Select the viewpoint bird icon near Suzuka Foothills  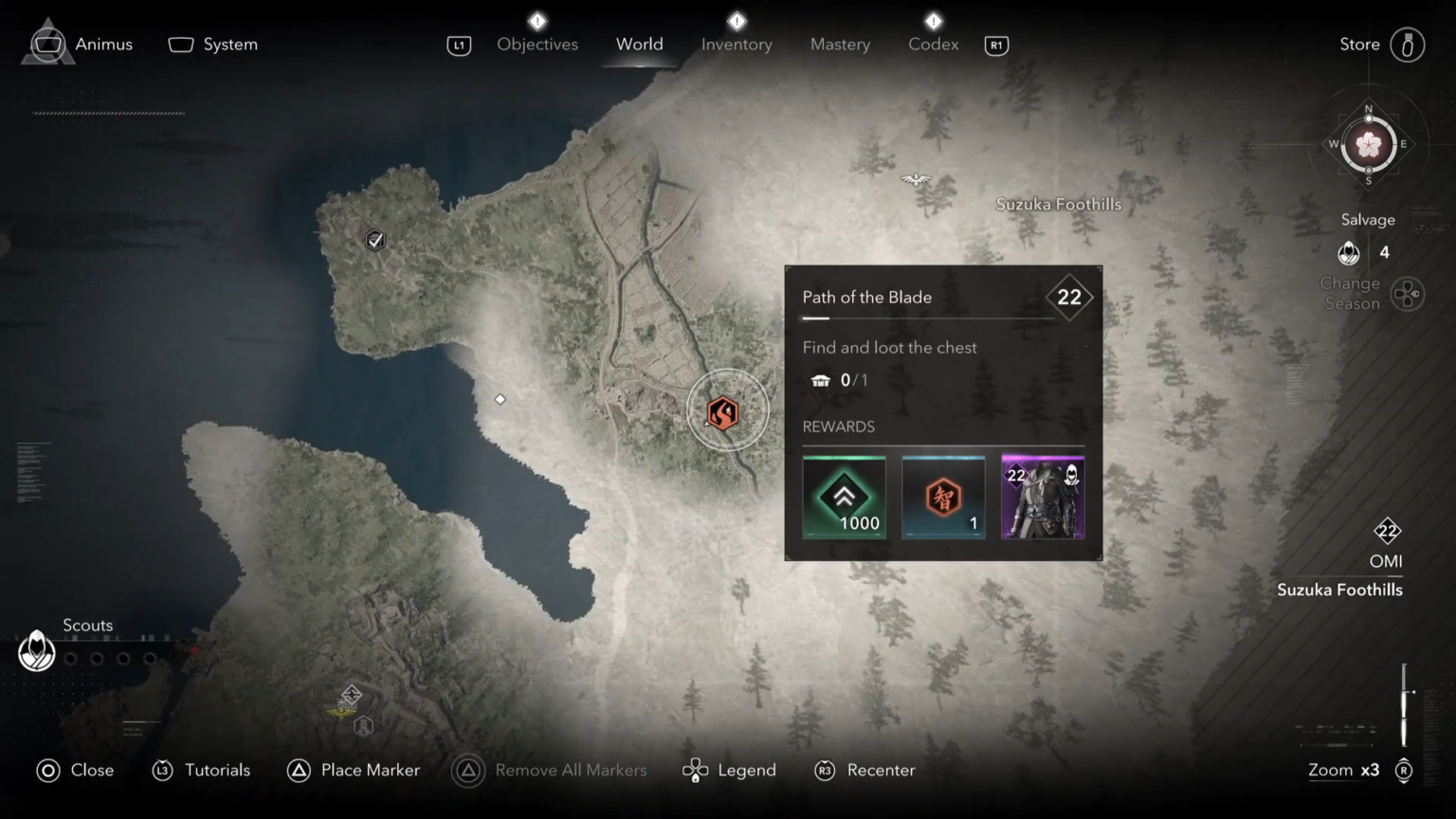[x=915, y=179]
